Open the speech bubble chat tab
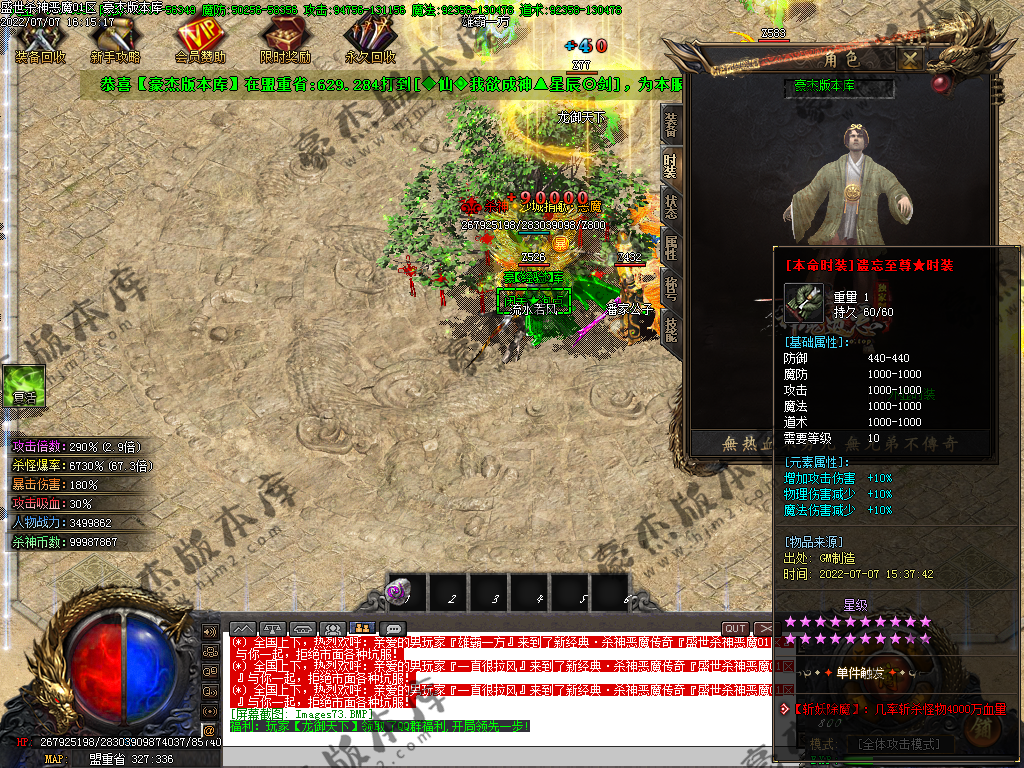The width and height of the screenshot is (1024, 768). [392, 629]
